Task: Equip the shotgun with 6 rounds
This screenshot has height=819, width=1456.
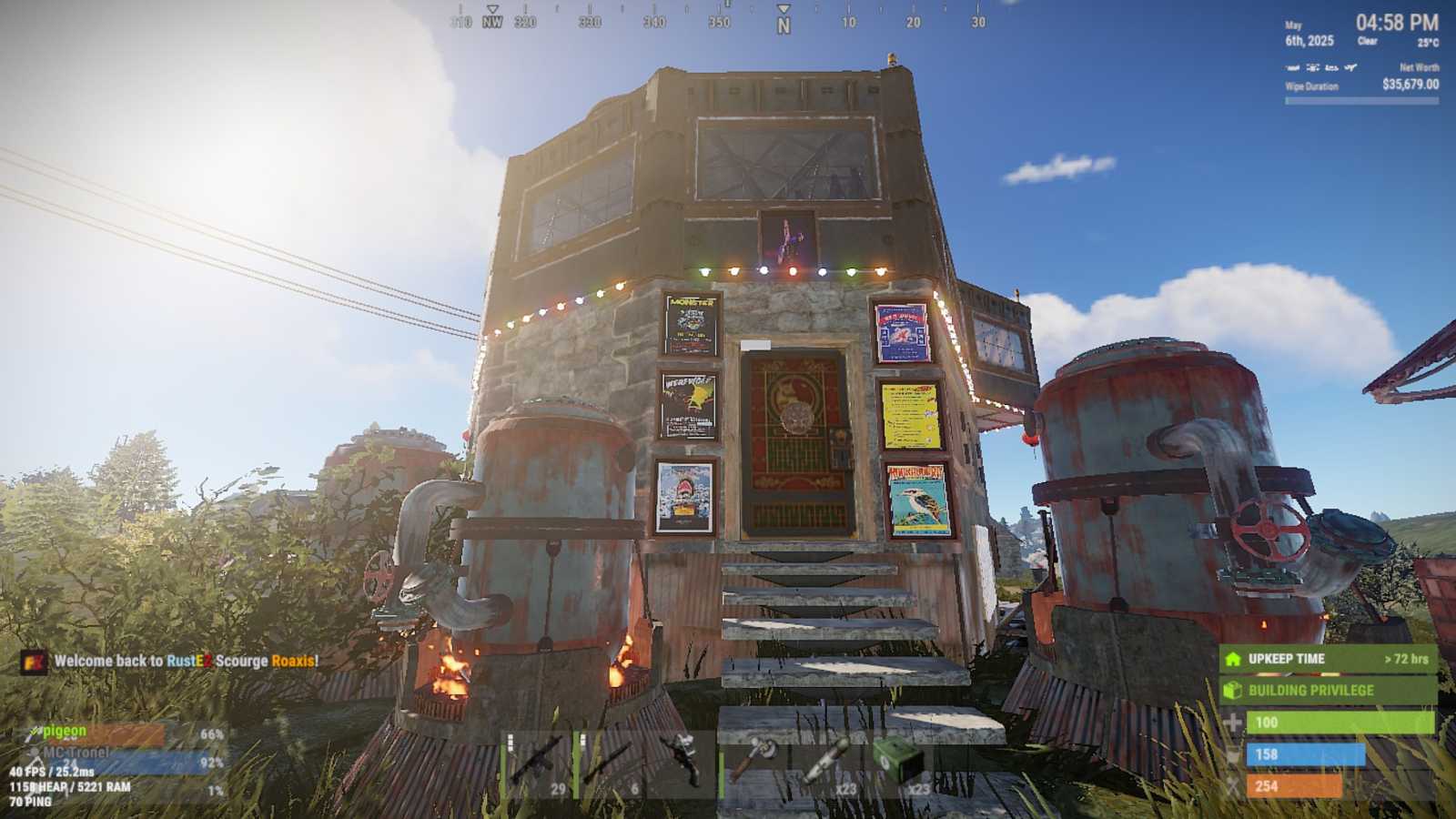Action: (612, 763)
